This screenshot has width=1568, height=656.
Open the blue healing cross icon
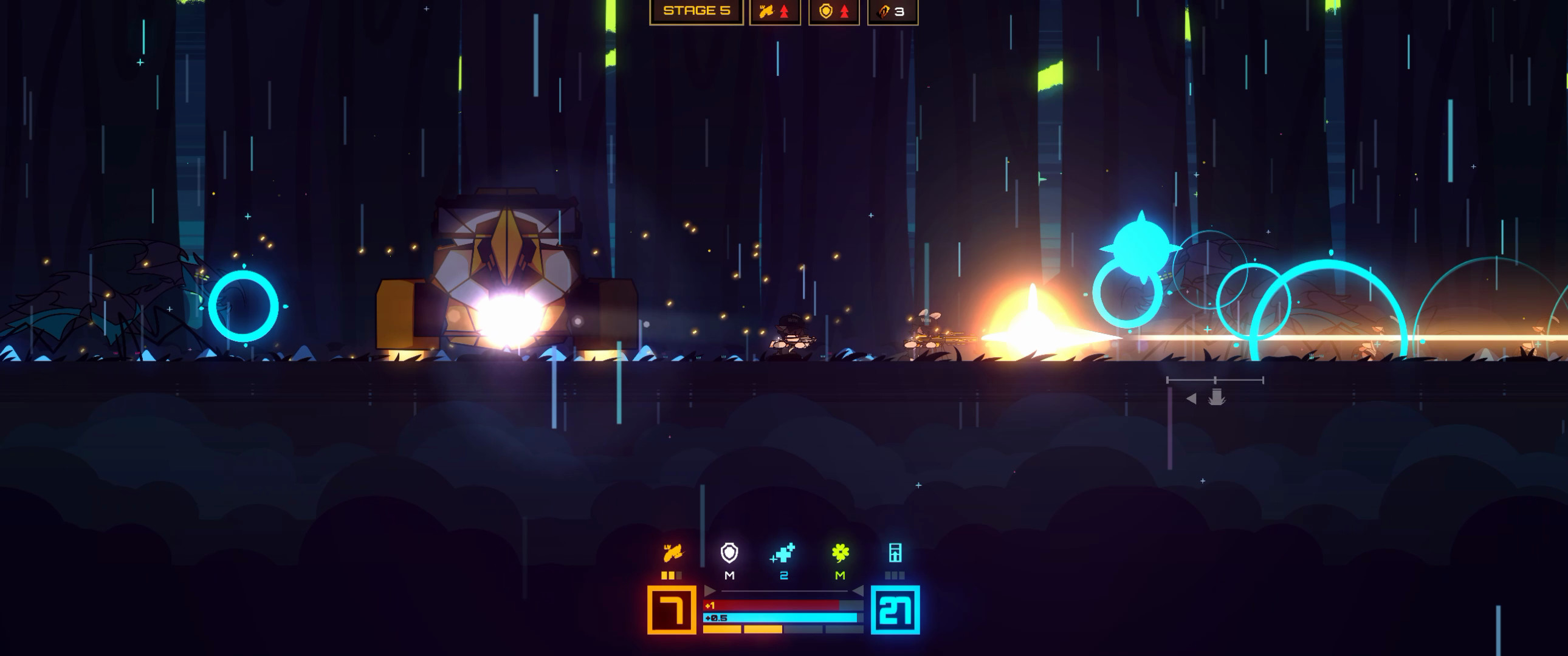(783, 555)
